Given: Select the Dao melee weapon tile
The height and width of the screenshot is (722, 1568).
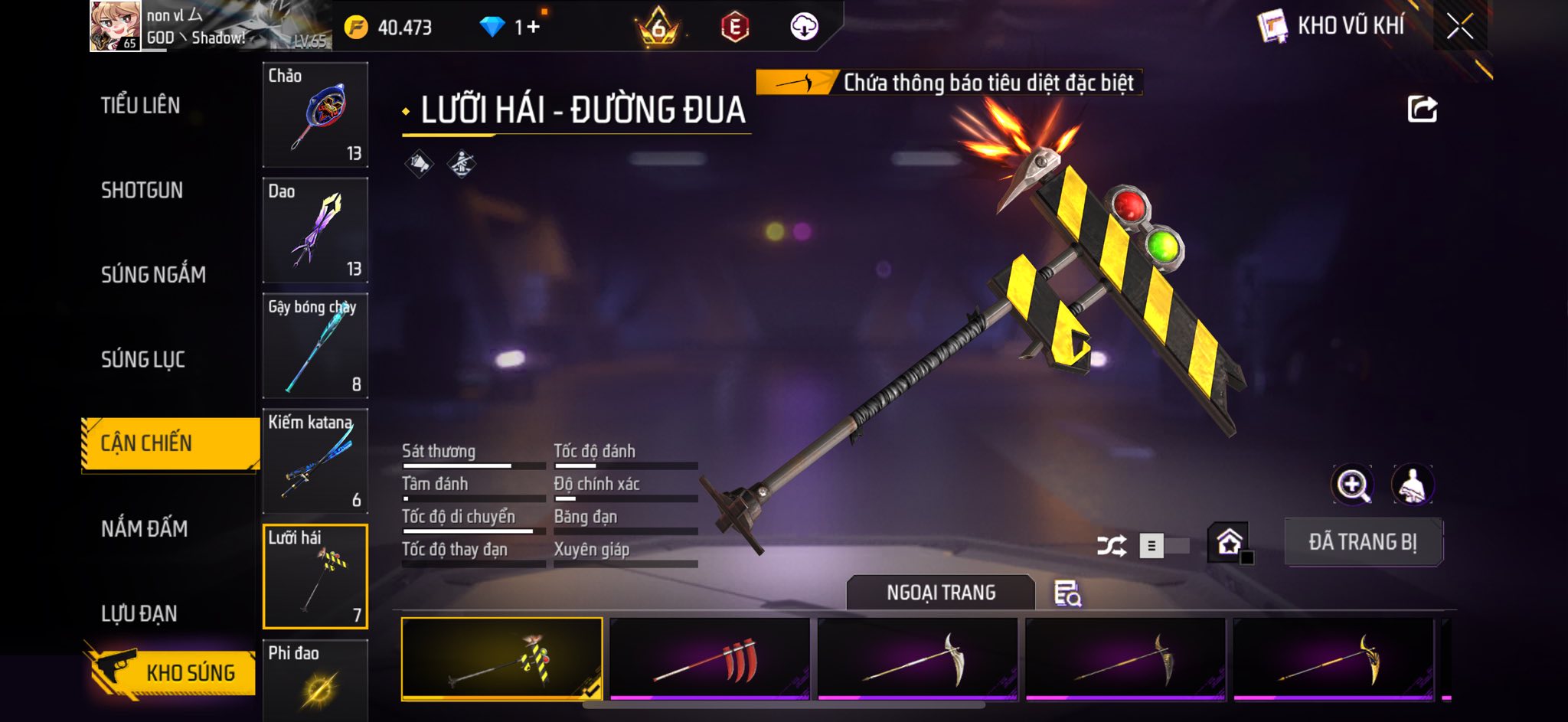Looking at the screenshot, I should (315, 230).
